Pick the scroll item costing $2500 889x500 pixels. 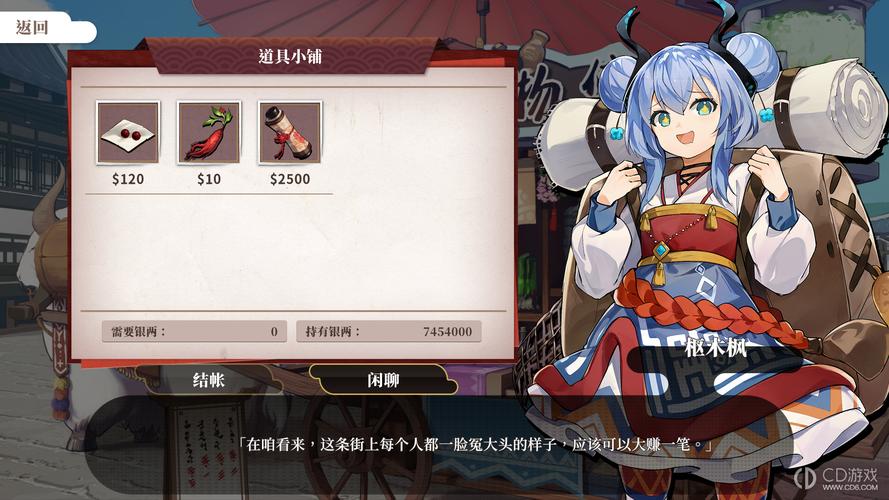(x=290, y=132)
